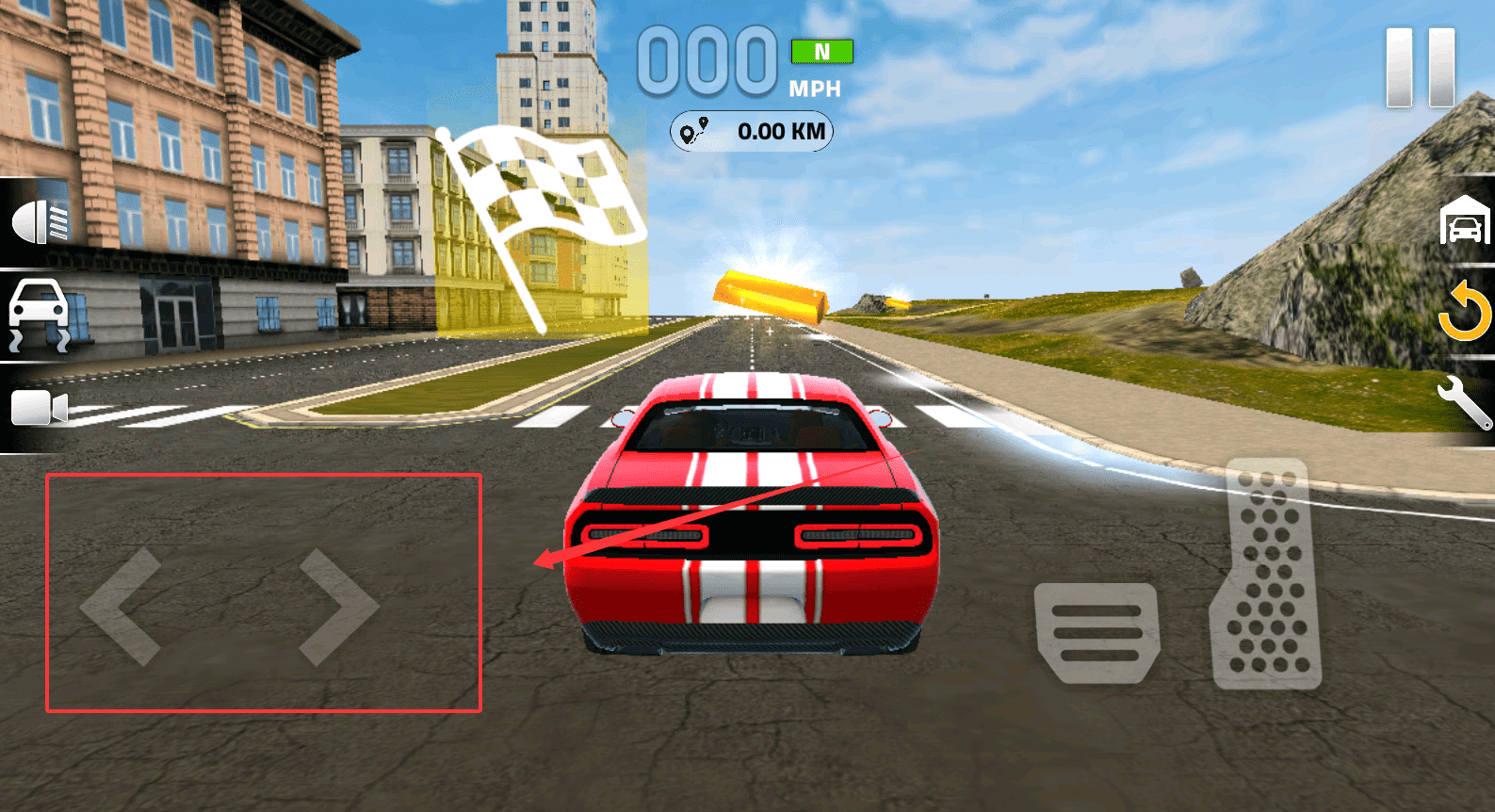Viewport: 1495px width, 812px height.
Task: Change gear using the green N indicator
Action: tap(821, 52)
